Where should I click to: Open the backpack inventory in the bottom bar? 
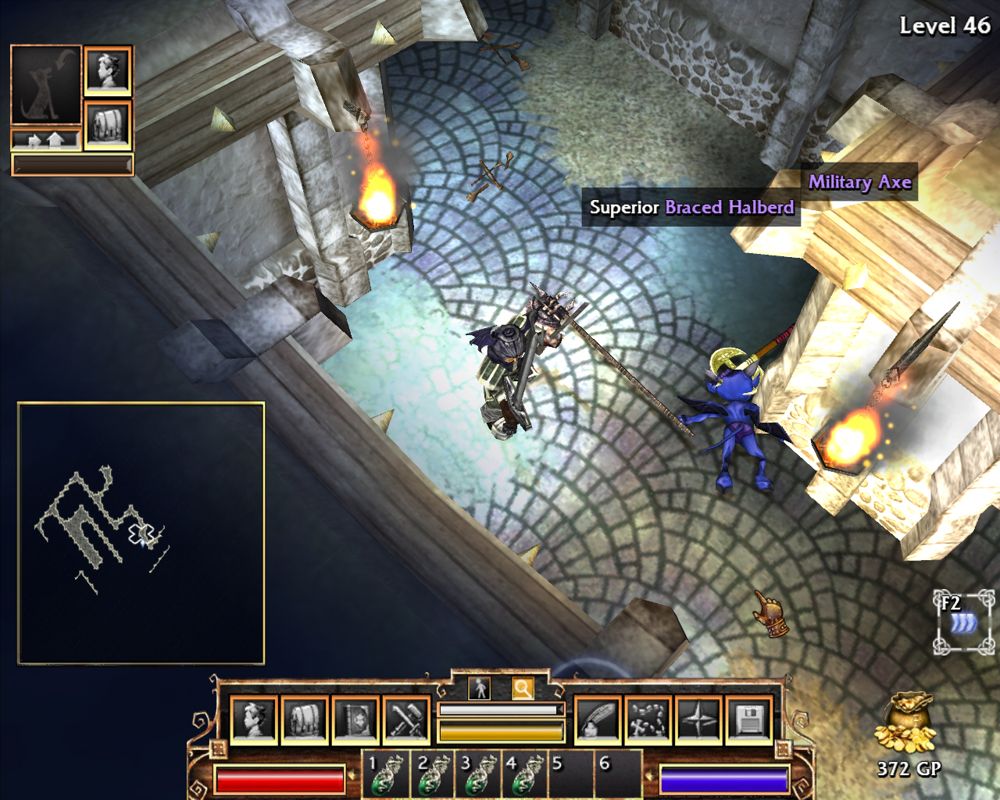[x=304, y=720]
